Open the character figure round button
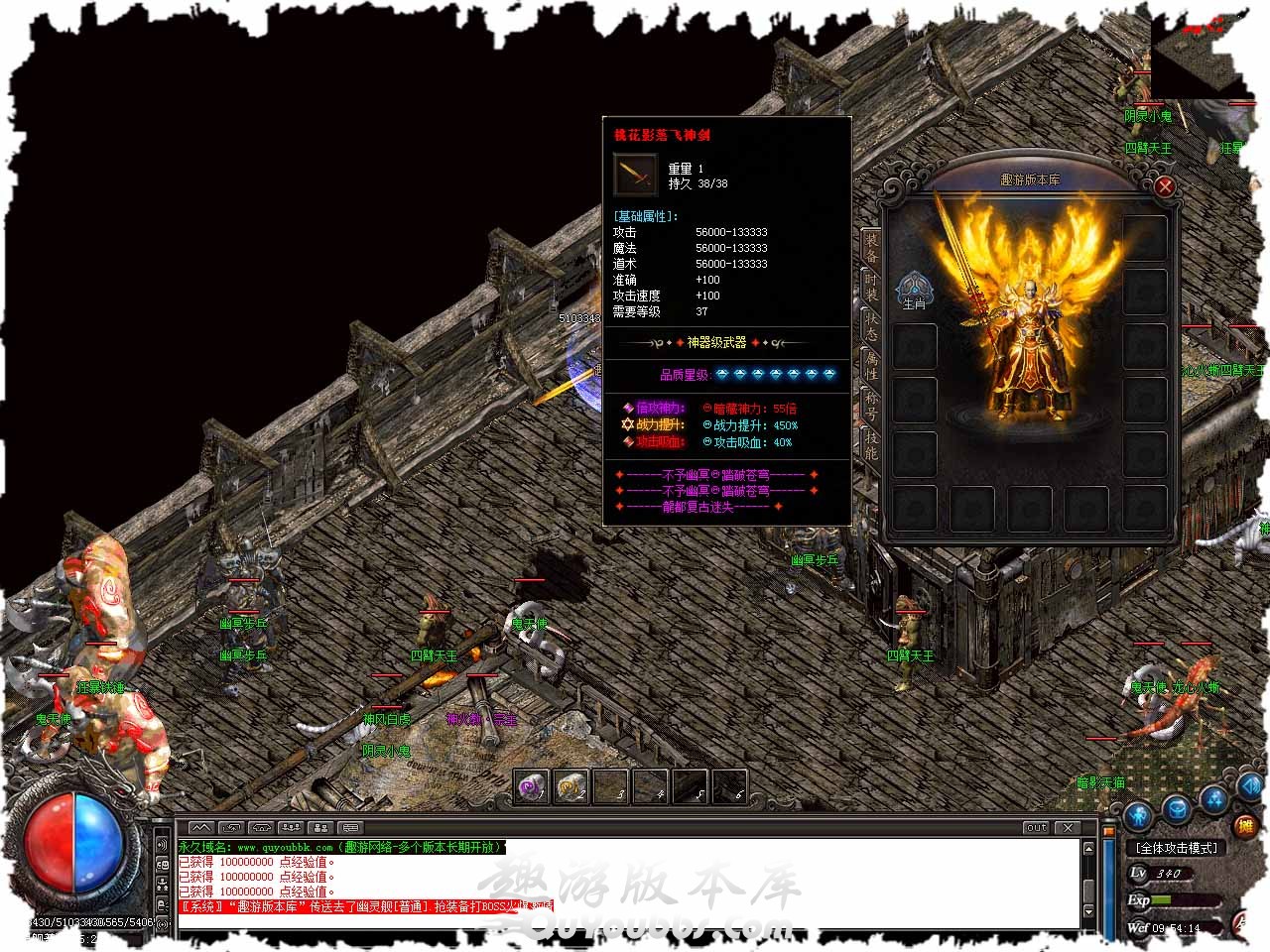The height and width of the screenshot is (952, 1270). click(x=1139, y=815)
